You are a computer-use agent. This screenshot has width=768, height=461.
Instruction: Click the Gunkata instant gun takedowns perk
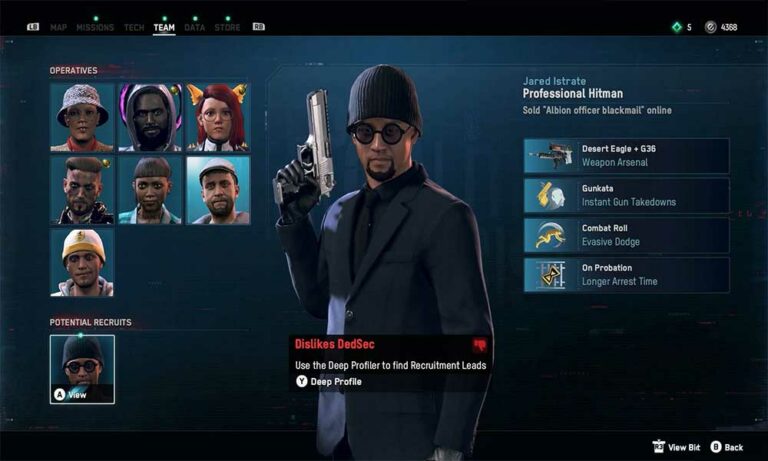pos(626,195)
